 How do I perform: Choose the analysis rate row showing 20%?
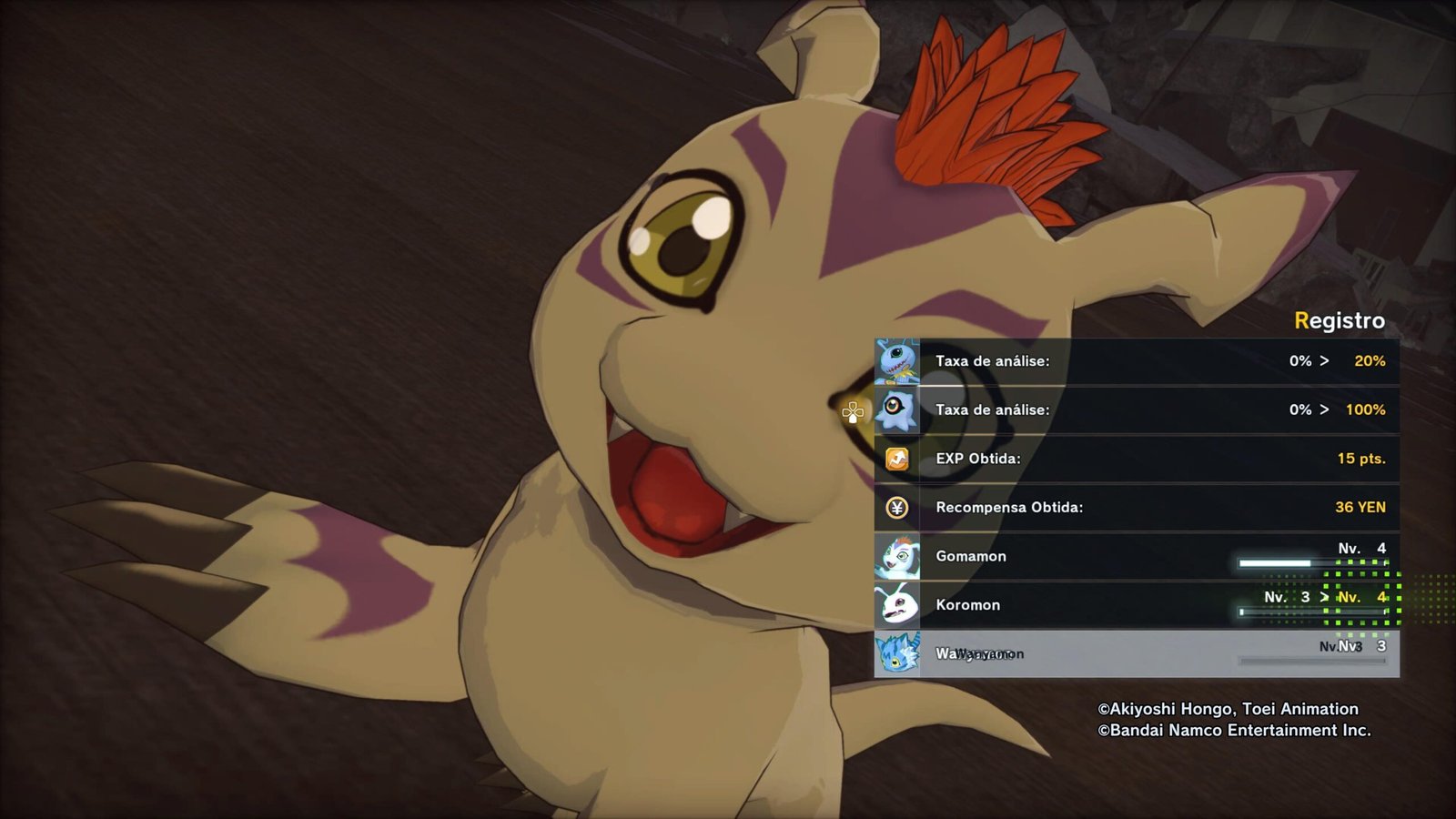1136,361
